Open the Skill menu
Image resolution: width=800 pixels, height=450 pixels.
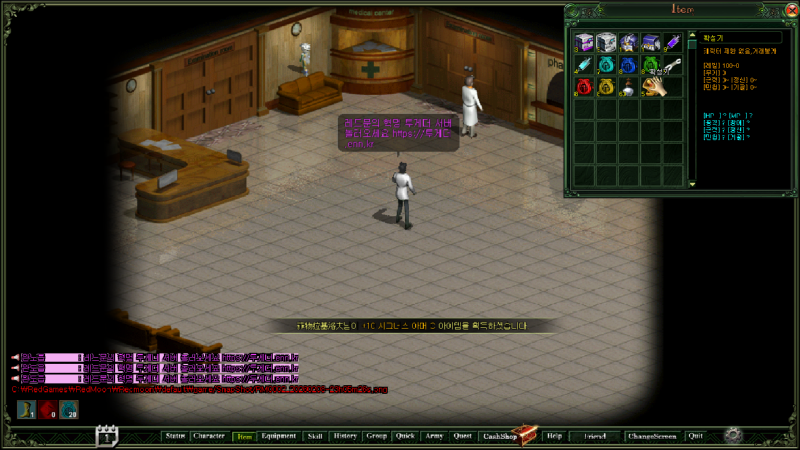point(315,436)
